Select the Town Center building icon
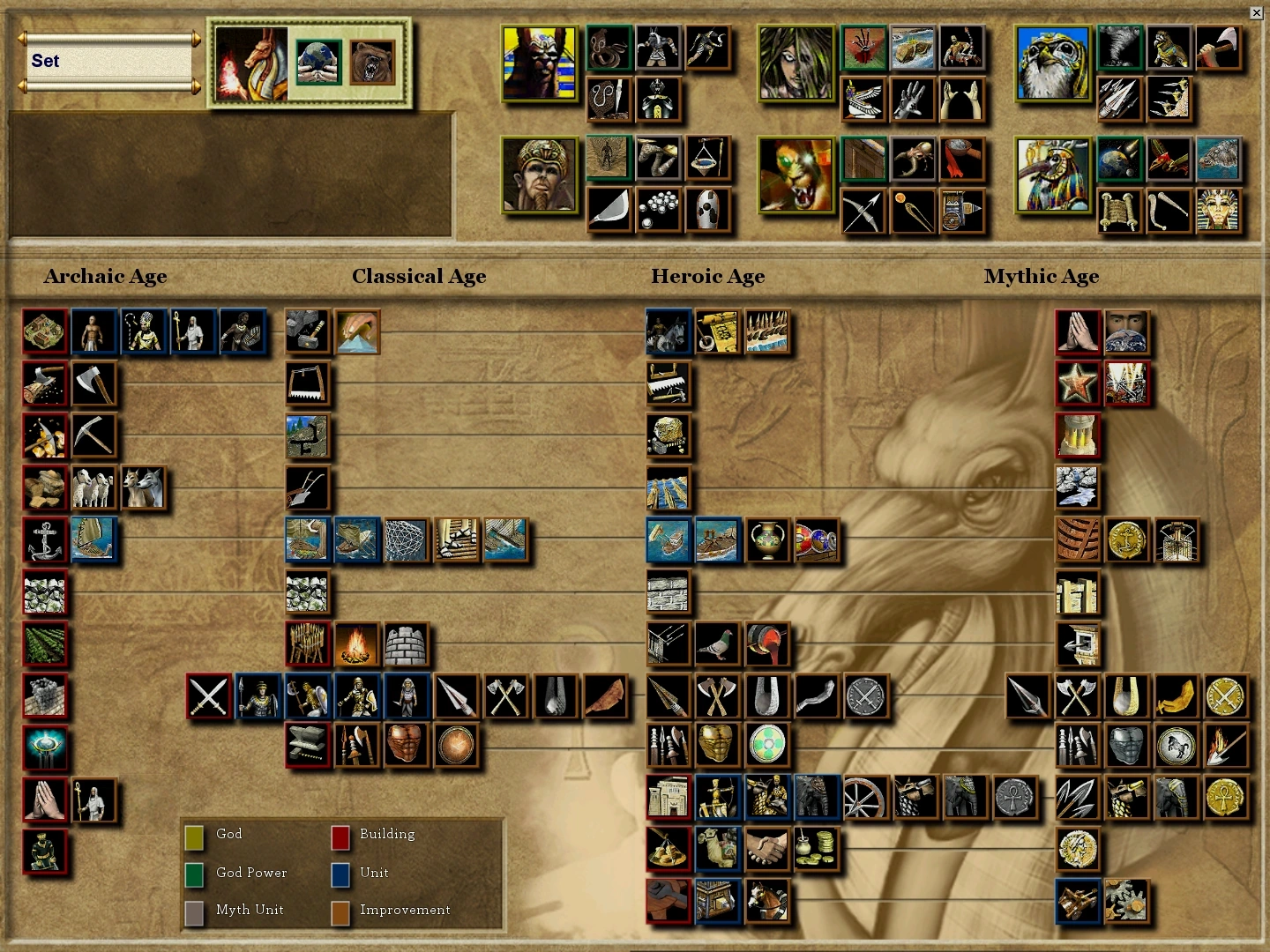This screenshot has width=1270, height=952. pyautogui.click(x=45, y=332)
